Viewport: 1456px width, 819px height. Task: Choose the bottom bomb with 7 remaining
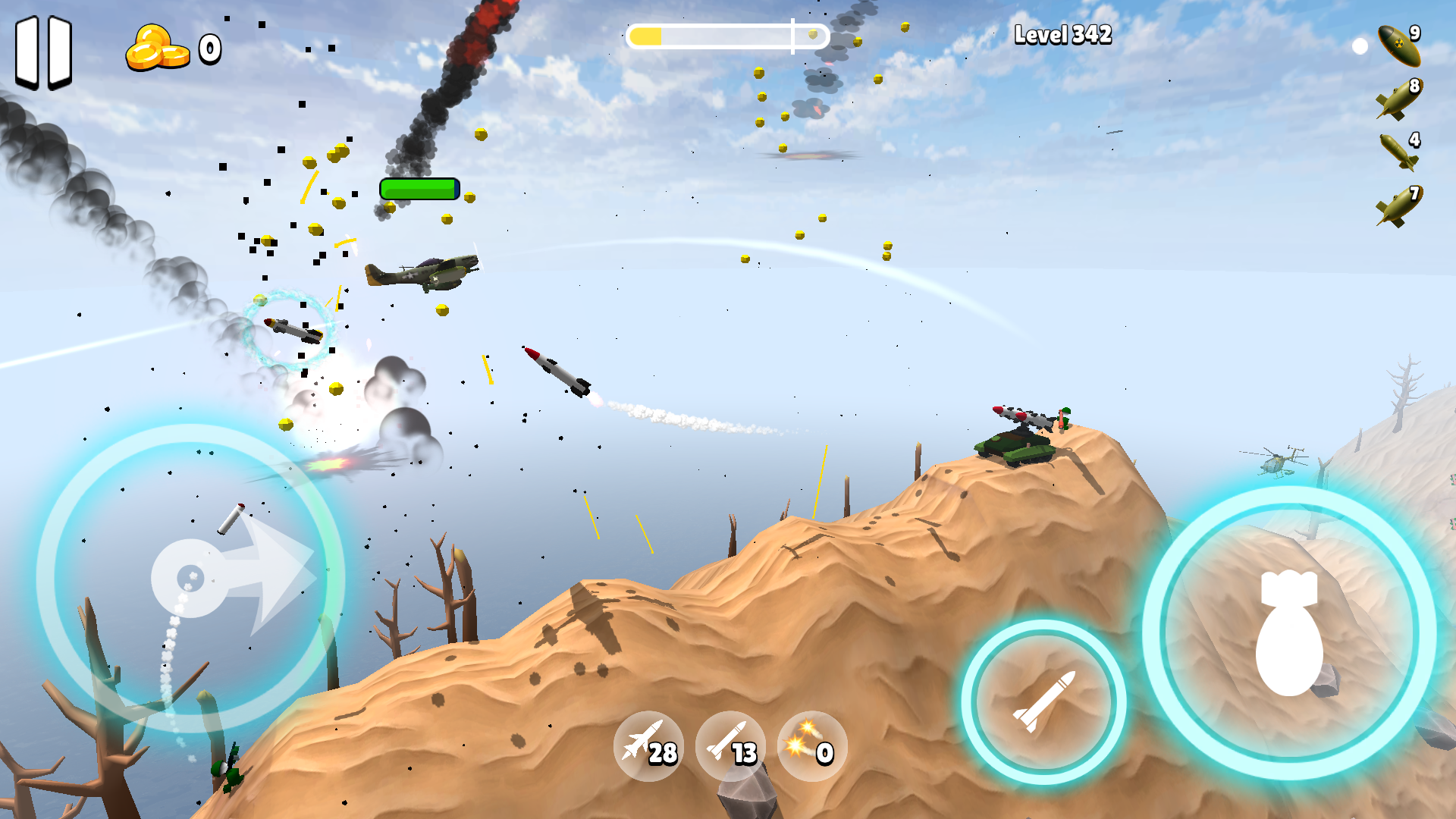click(1399, 205)
